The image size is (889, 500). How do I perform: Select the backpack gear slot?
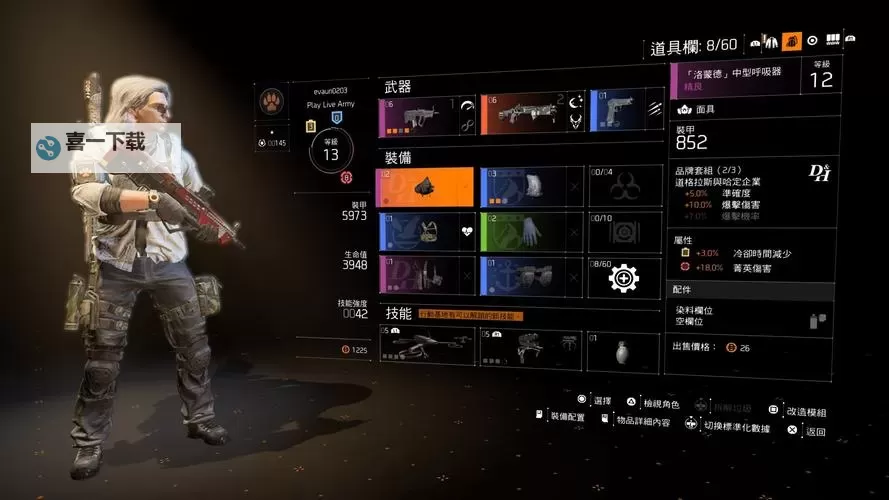click(531, 188)
